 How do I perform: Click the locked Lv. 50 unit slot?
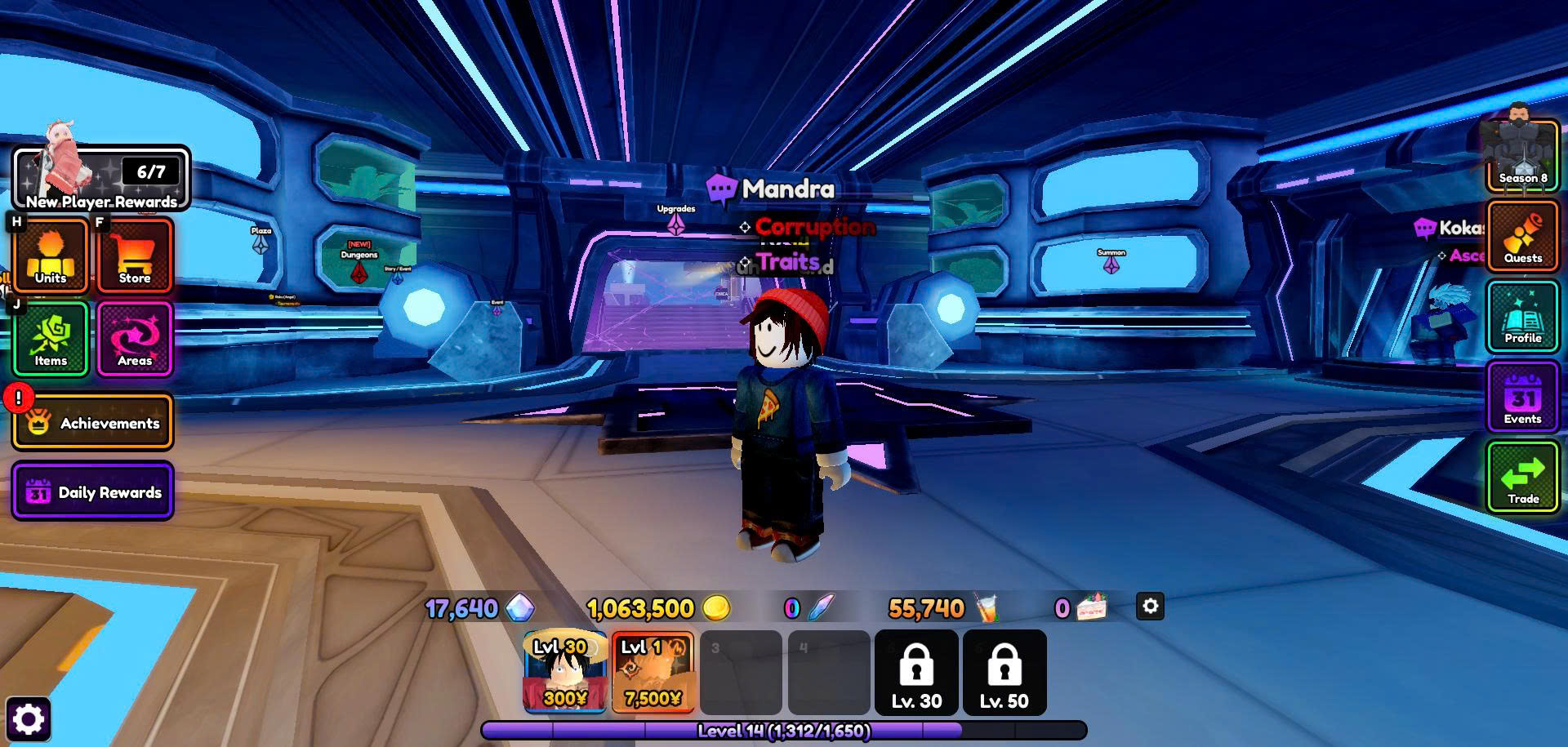coord(1004,672)
